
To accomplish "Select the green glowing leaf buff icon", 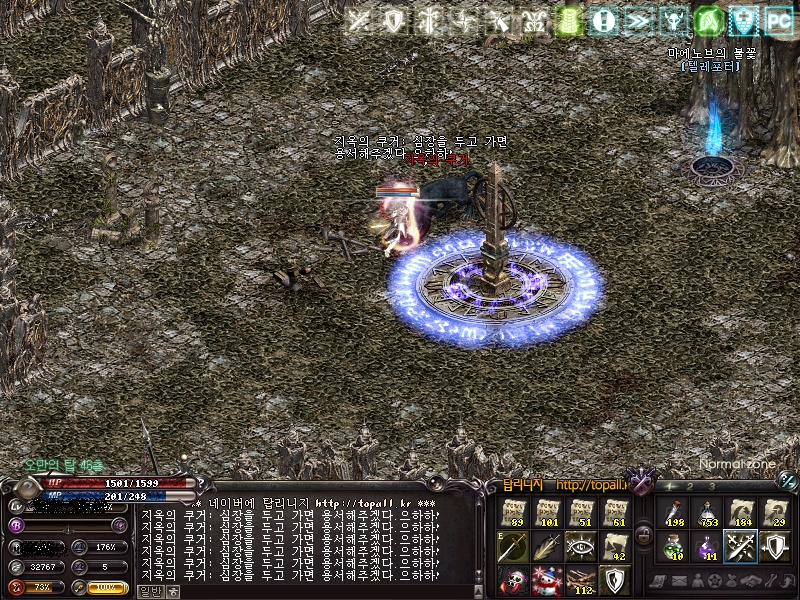I will point(708,21).
